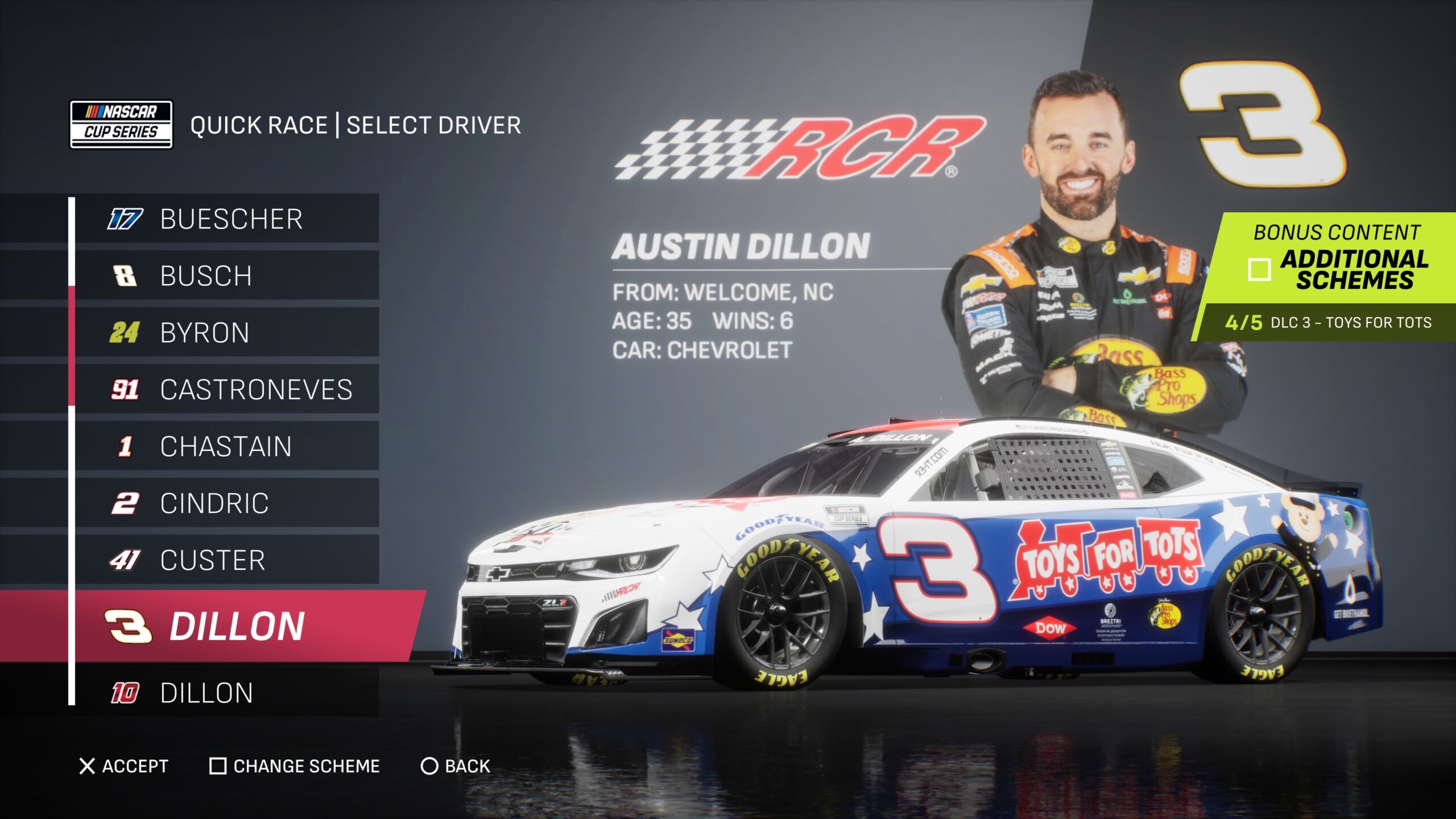Pick Byron's number 24 entry
The width and height of the screenshot is (1456, 819).
click(x=227, y=333)
